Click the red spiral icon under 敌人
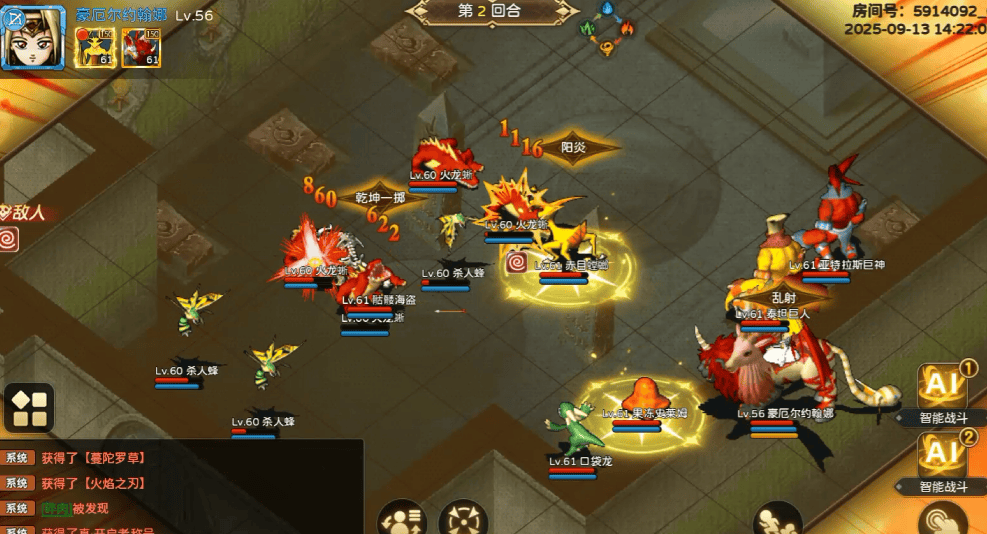The width and height of the screenshot is (987, 534). coord(9,240)
